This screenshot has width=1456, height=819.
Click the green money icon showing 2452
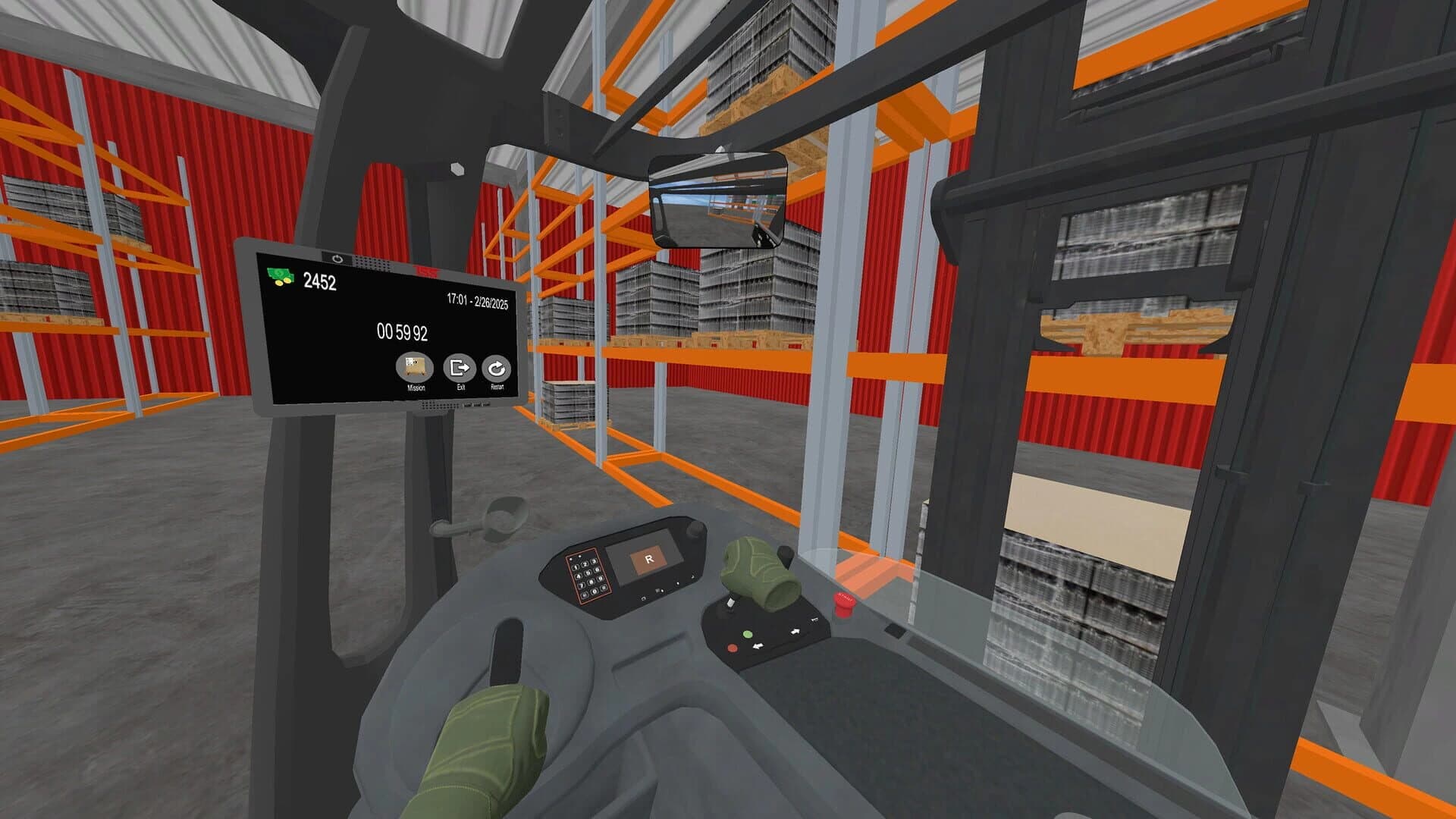(279, 275)
